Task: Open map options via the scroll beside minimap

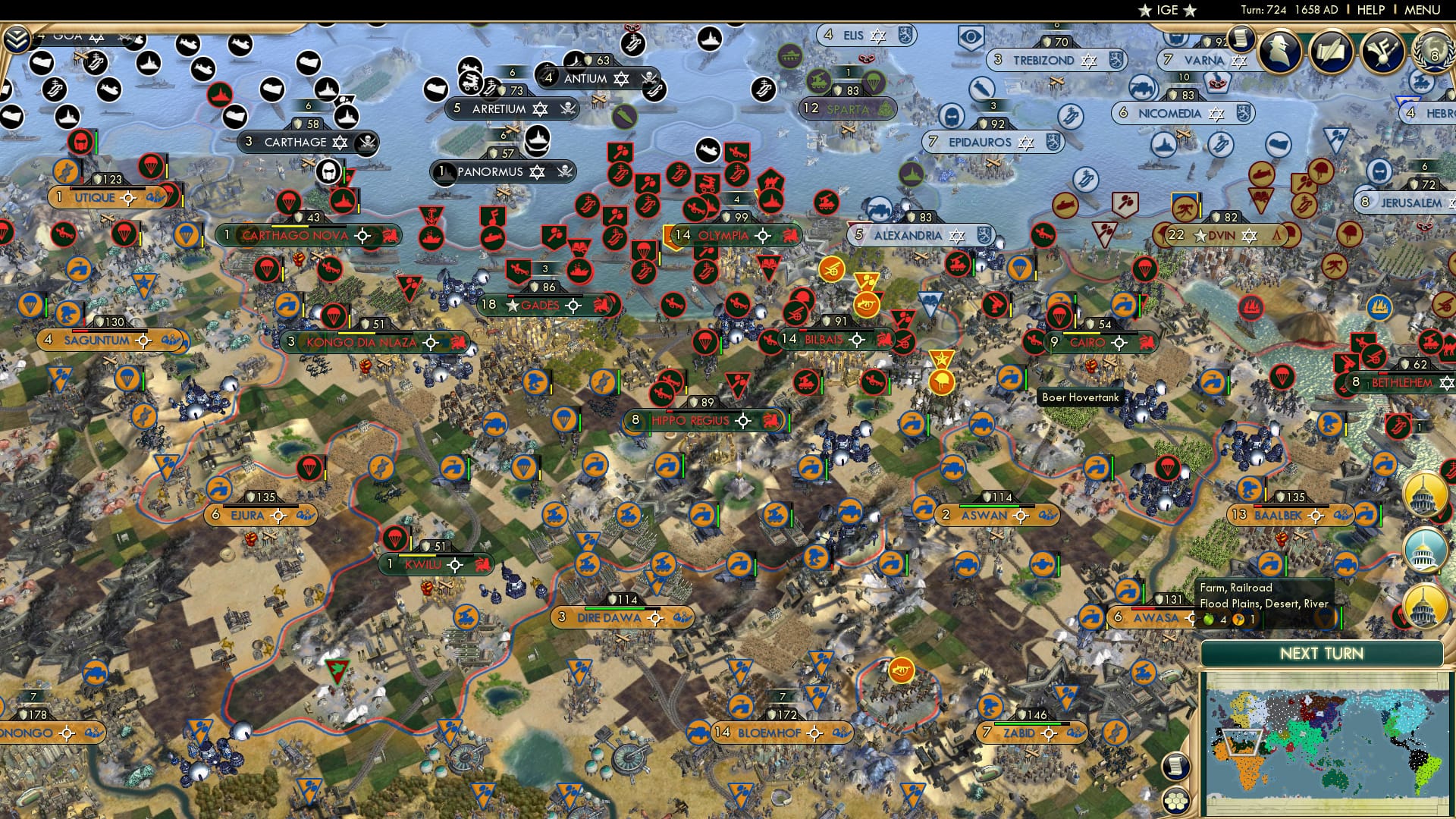Action: 1175,764
